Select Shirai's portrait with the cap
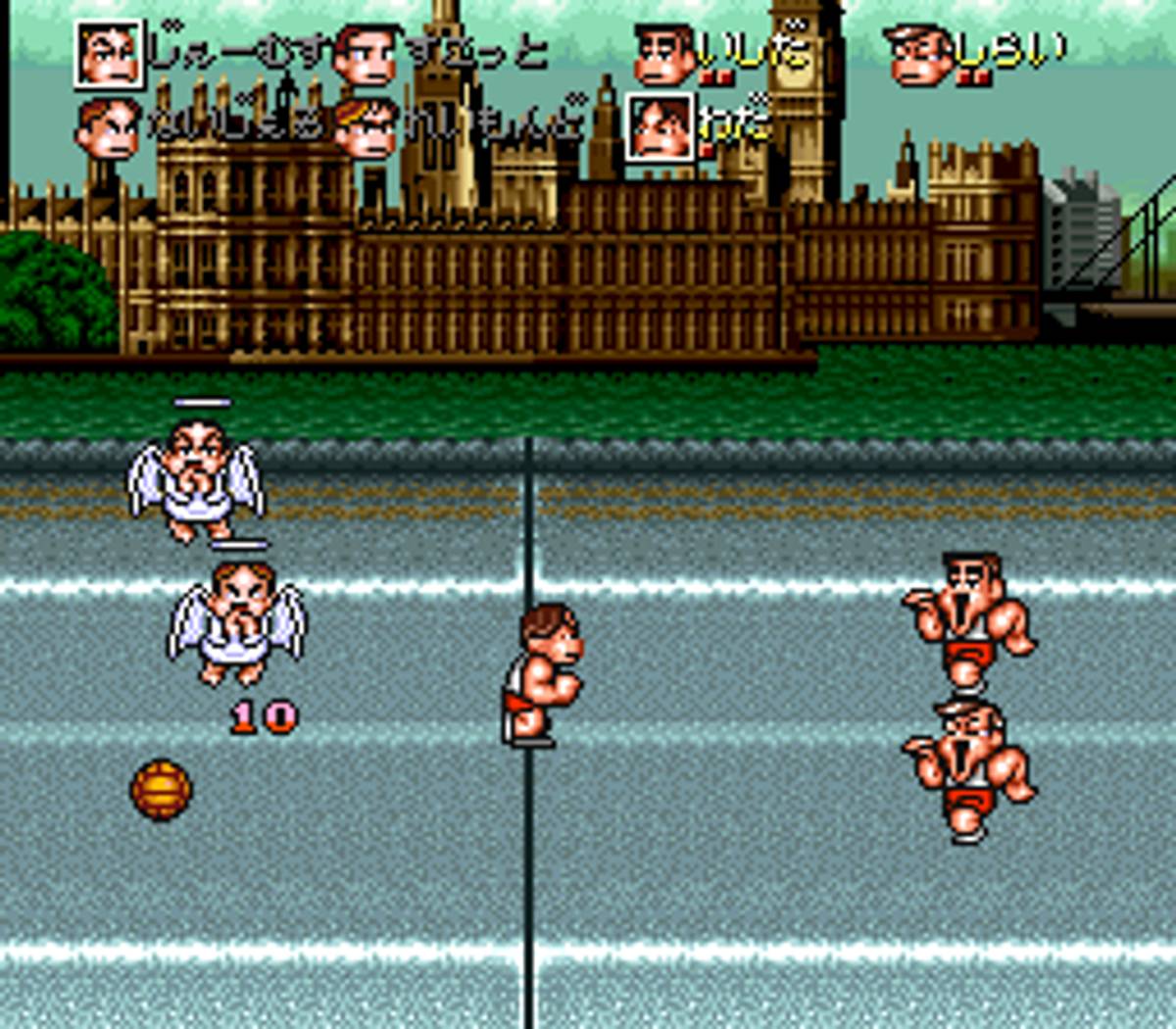This screenshot has width=1176, height=1029. pos(920,55)
